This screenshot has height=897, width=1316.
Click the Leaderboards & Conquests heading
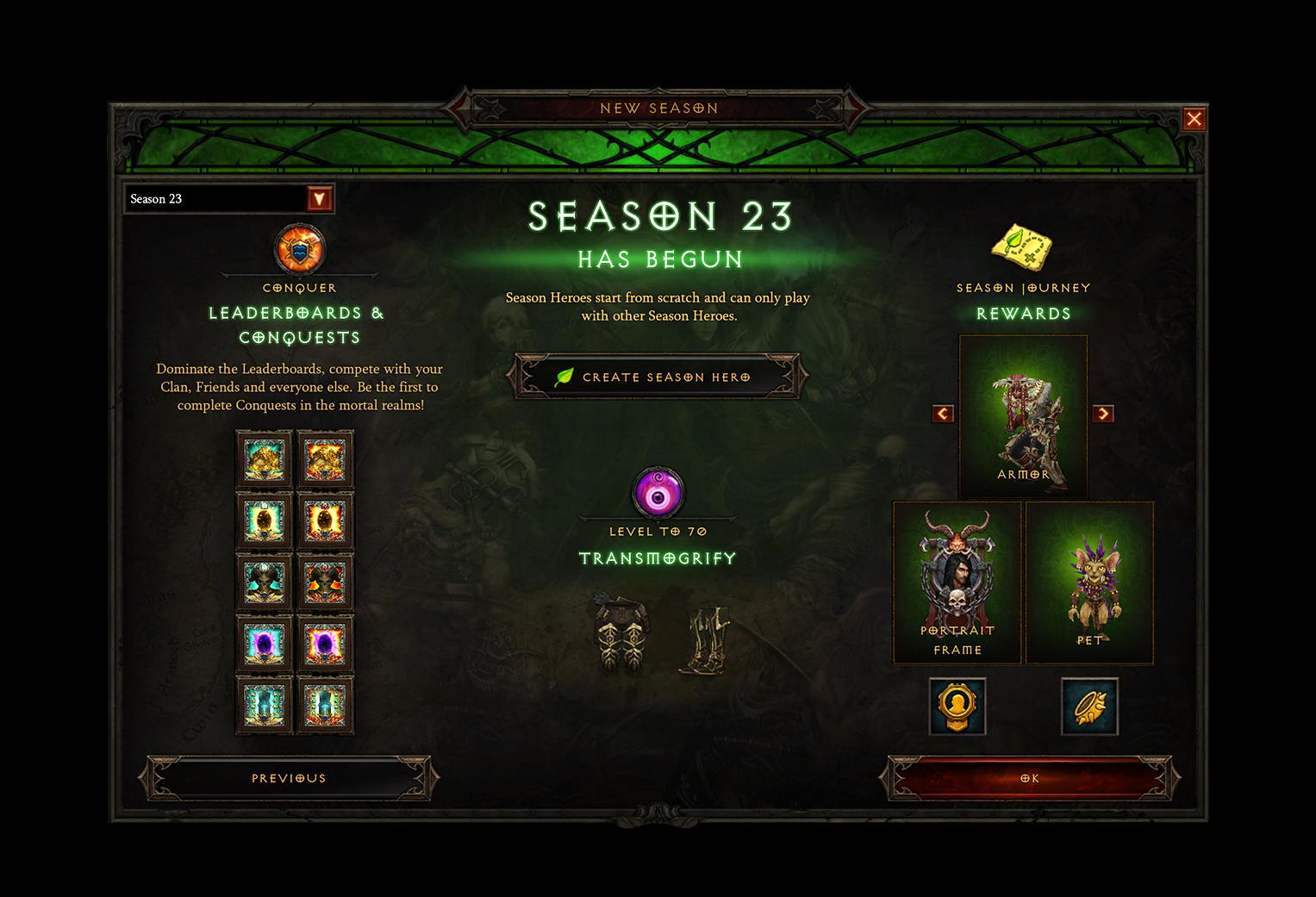coord(299,325)
